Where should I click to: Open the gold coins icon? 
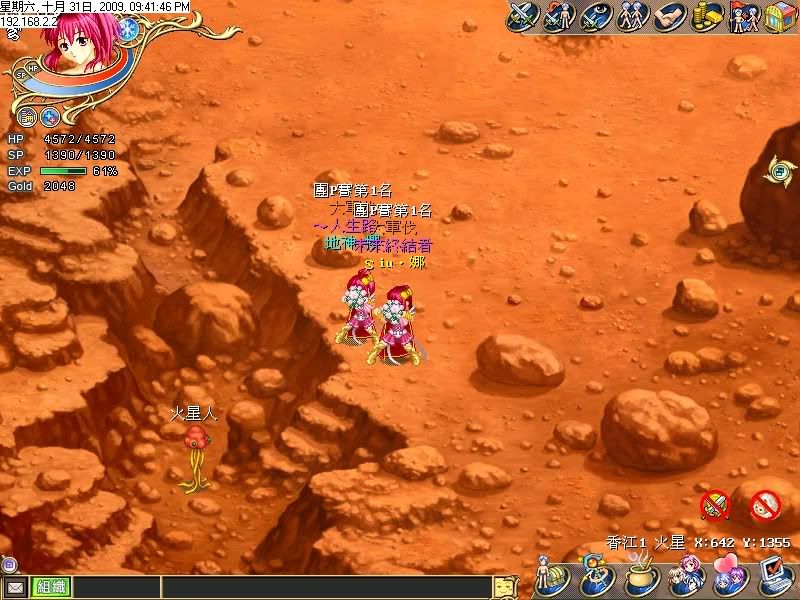click(706, 17)
